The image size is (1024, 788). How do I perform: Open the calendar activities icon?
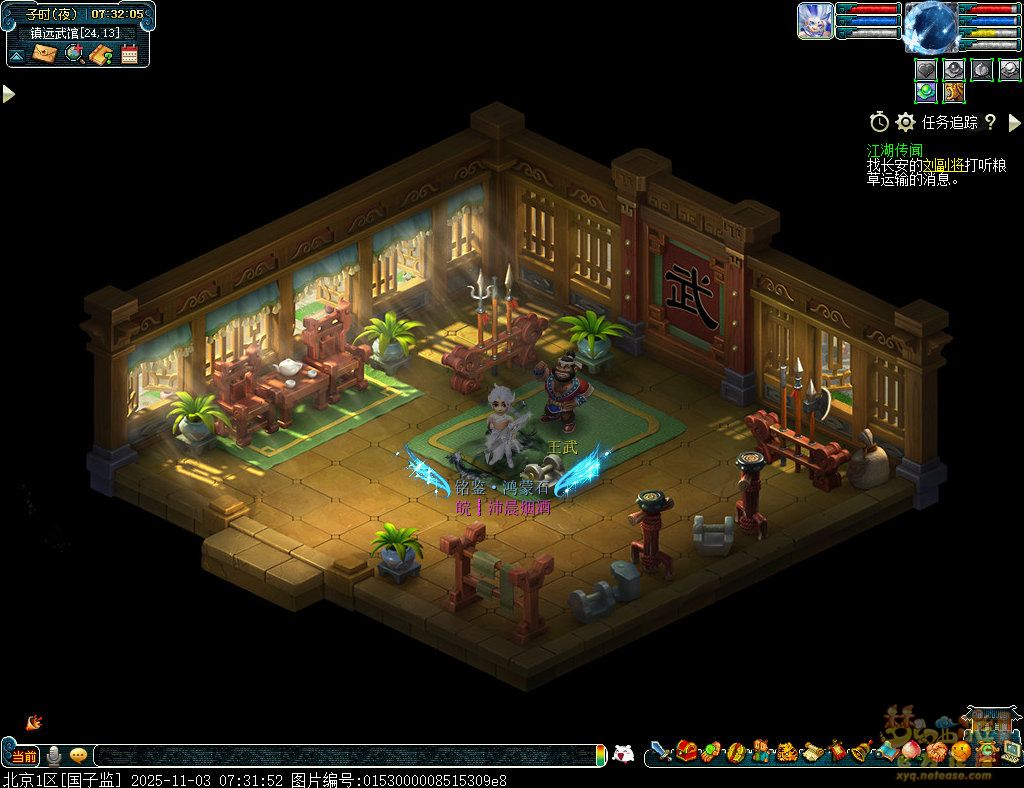pyautogui.click(x=129, y=54)
